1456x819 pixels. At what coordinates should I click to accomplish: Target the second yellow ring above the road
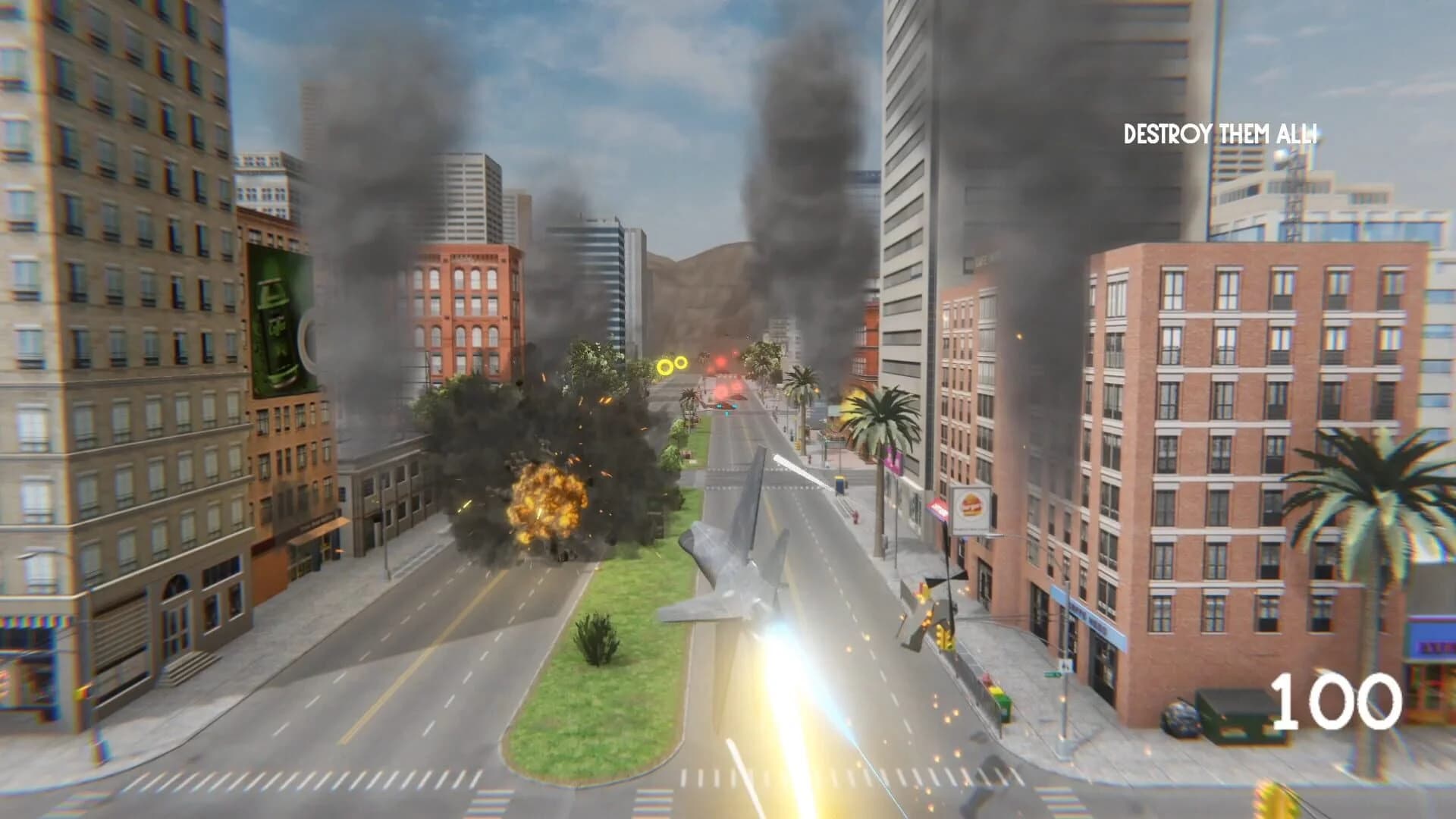(x=681, y=362)
